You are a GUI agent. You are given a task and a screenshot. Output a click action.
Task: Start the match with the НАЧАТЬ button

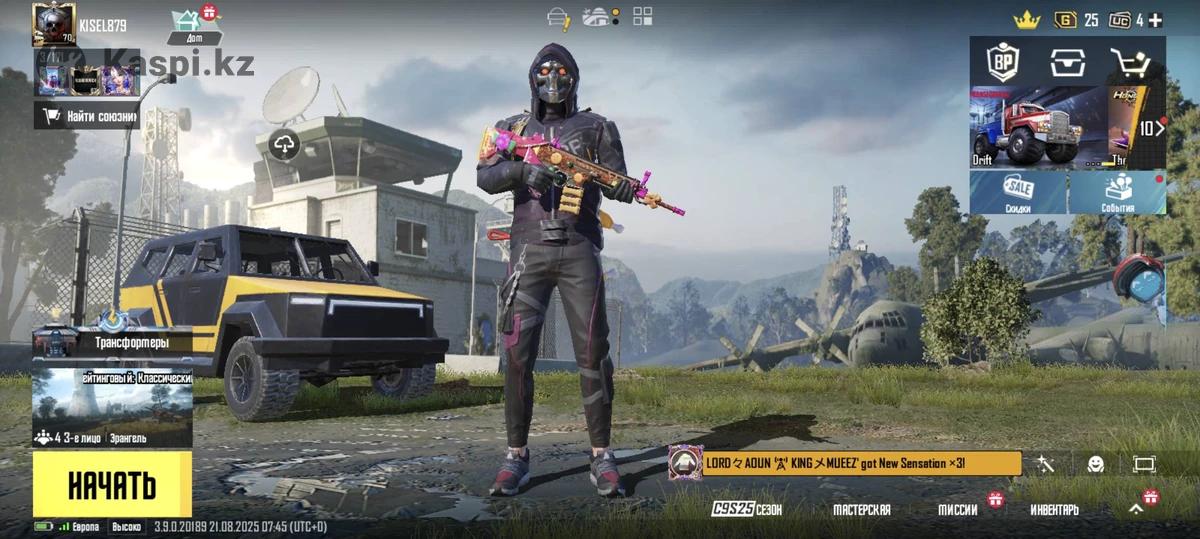point(112,485)
